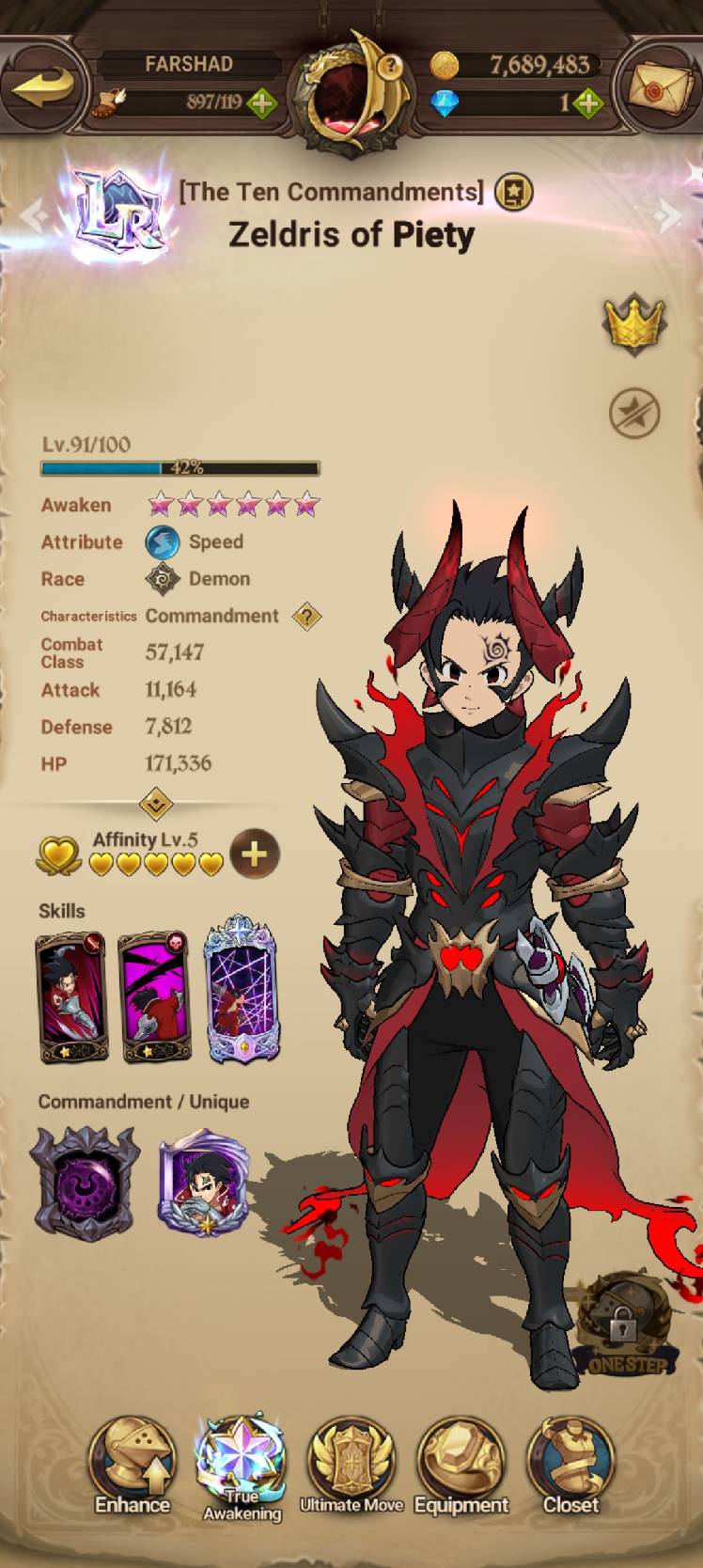Inspect the purple Commandment icon
This screenshot has height=1568, width=703.
click(x=84, y=1182)
